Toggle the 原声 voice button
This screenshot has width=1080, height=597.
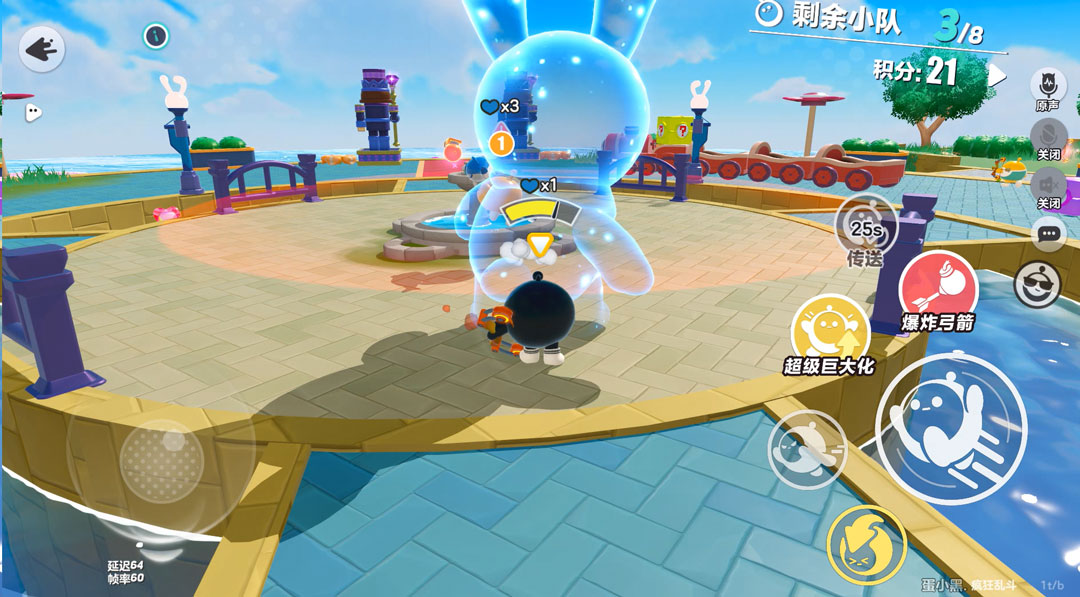click(x=1047, y=85)
